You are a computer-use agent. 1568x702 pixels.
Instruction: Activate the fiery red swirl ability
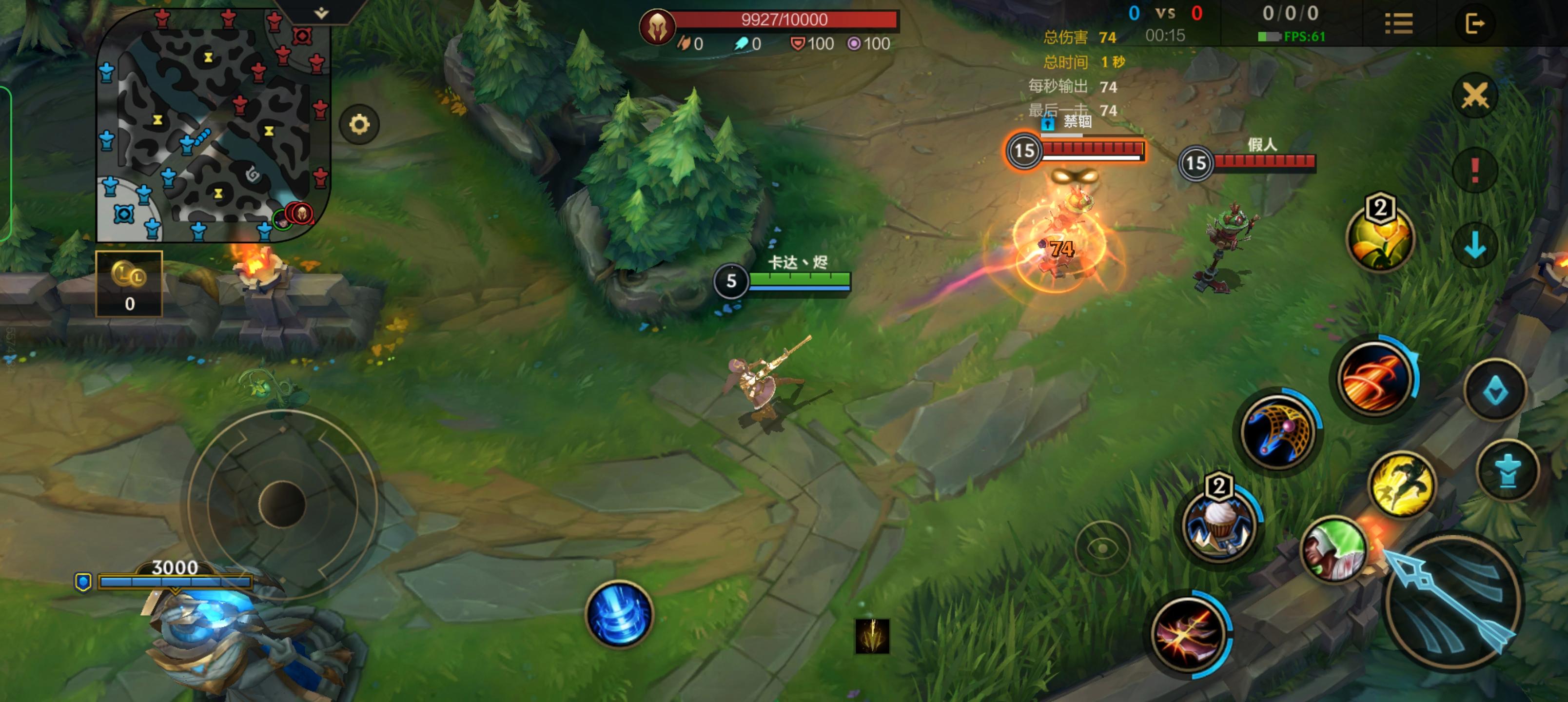tap(1374, 377)
